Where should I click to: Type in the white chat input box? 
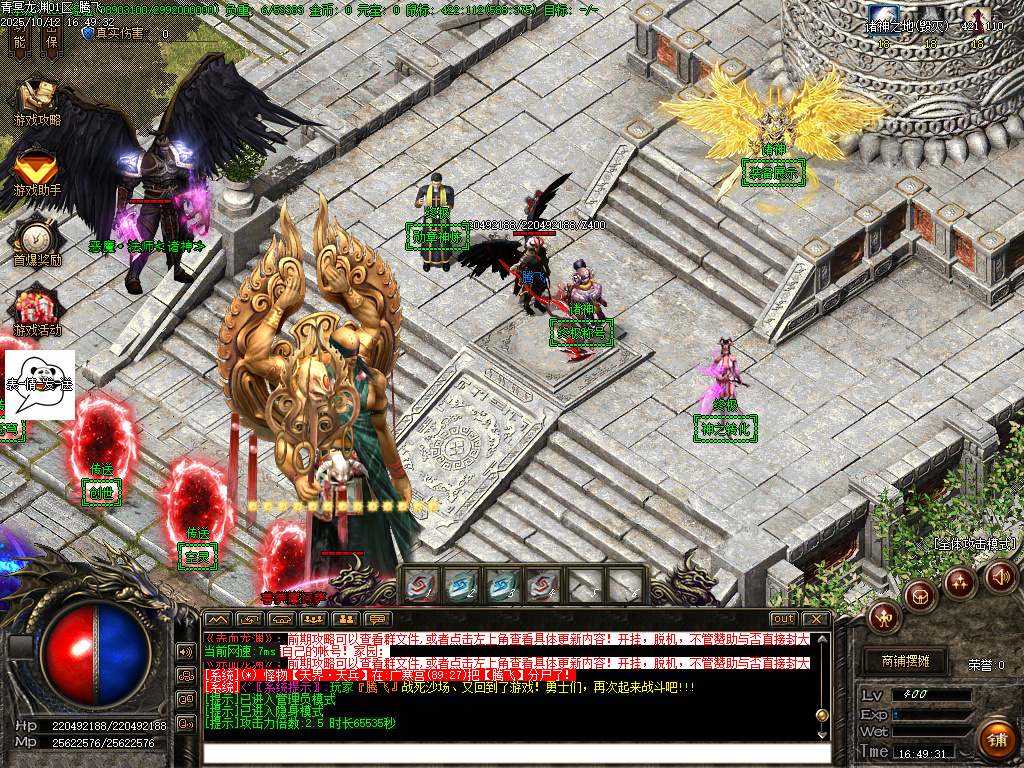click(x=516, y=753)
